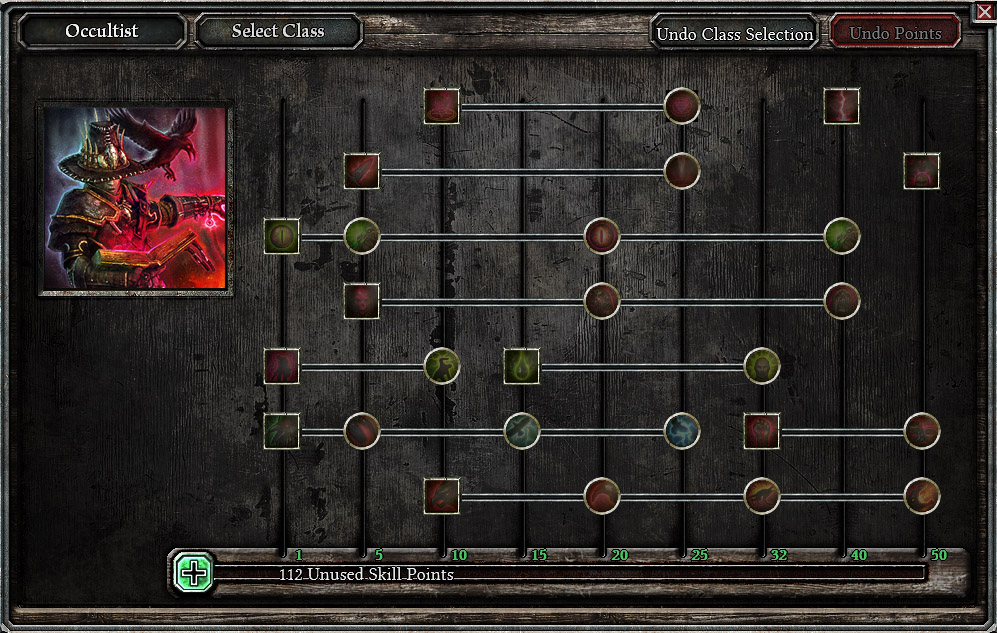
Task: Choose the Solael's Witchfire dagger skill
Action: (362, 171)
